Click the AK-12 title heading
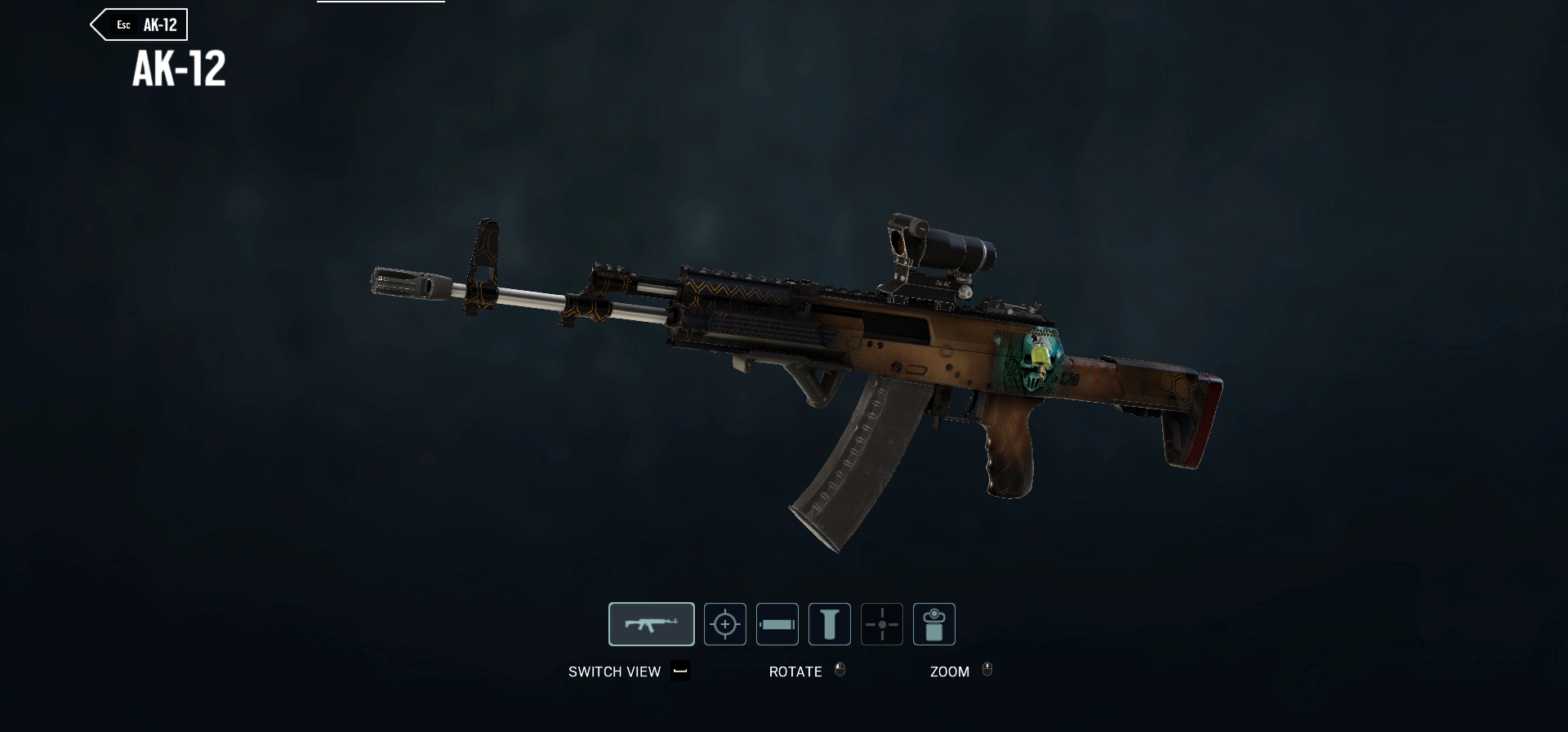 pos(178,72)
